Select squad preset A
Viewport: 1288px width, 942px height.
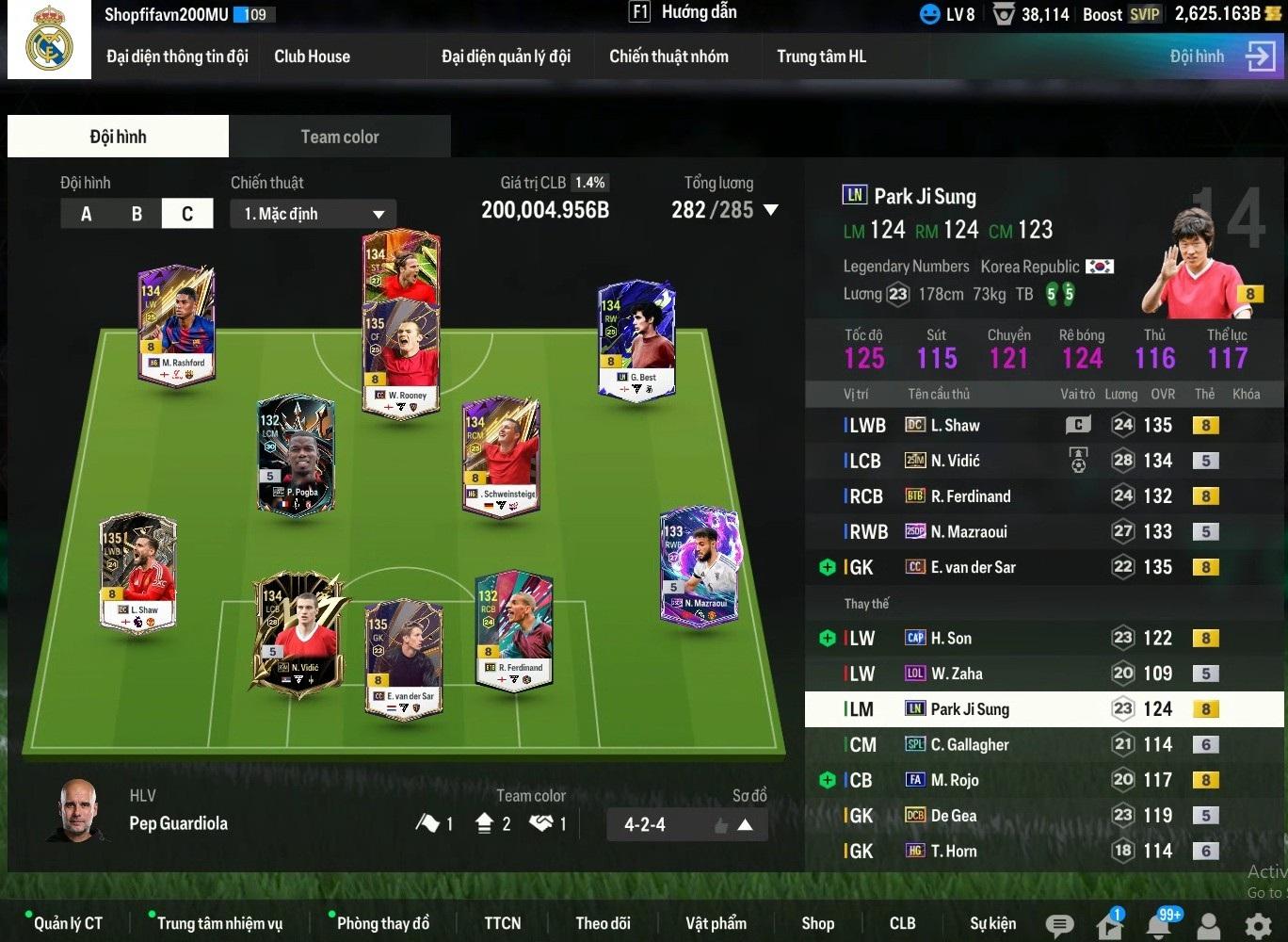[87, 214]
